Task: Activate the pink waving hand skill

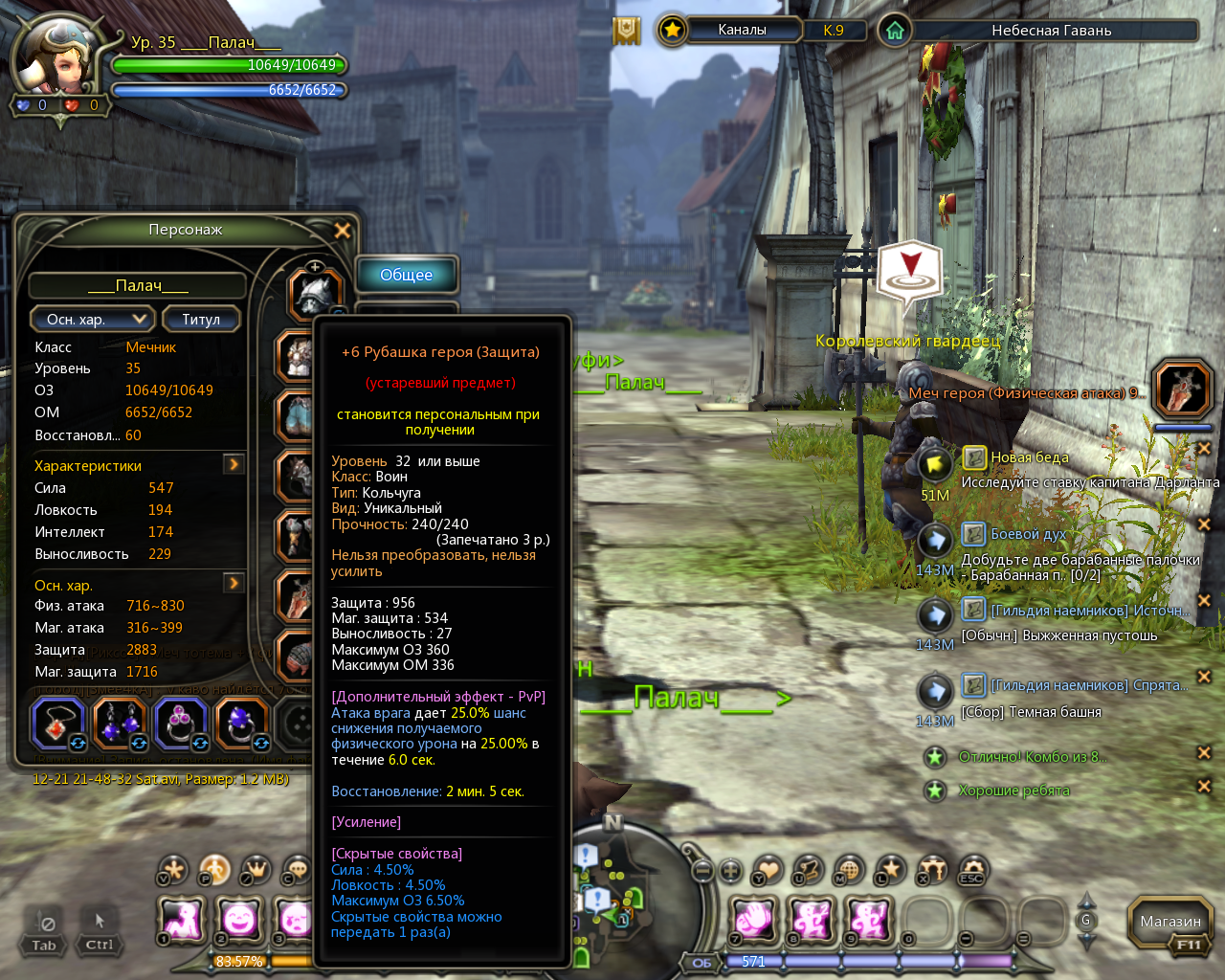Action: coord(753,920)
